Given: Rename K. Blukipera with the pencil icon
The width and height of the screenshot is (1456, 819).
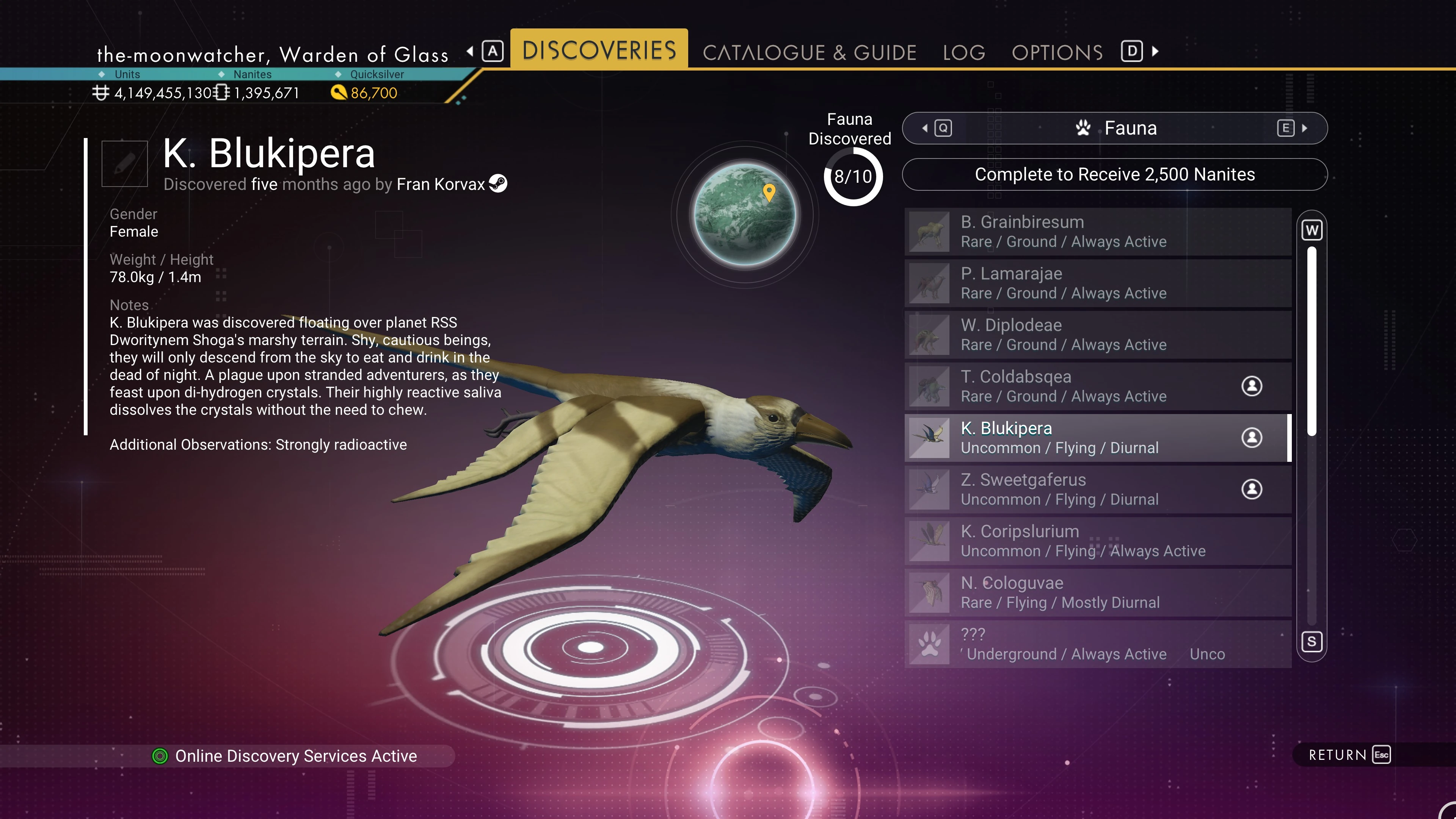Looking at the screenshot, I should (x=124, y=163).
